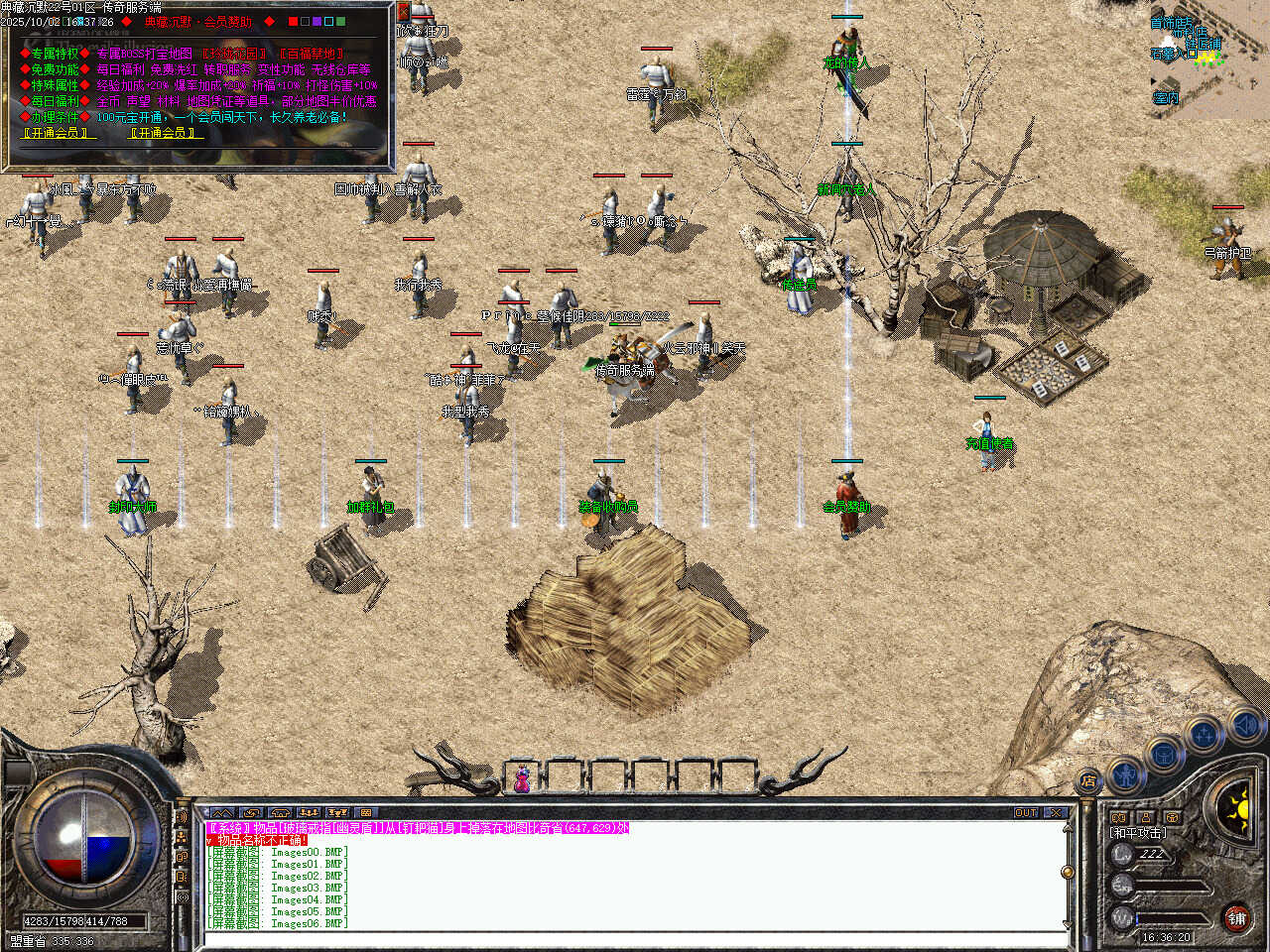This screenshot has width=1270, height=952.
Task: Open the character figure panel button
Action: pyautogui.click(x=1126, y=773)
